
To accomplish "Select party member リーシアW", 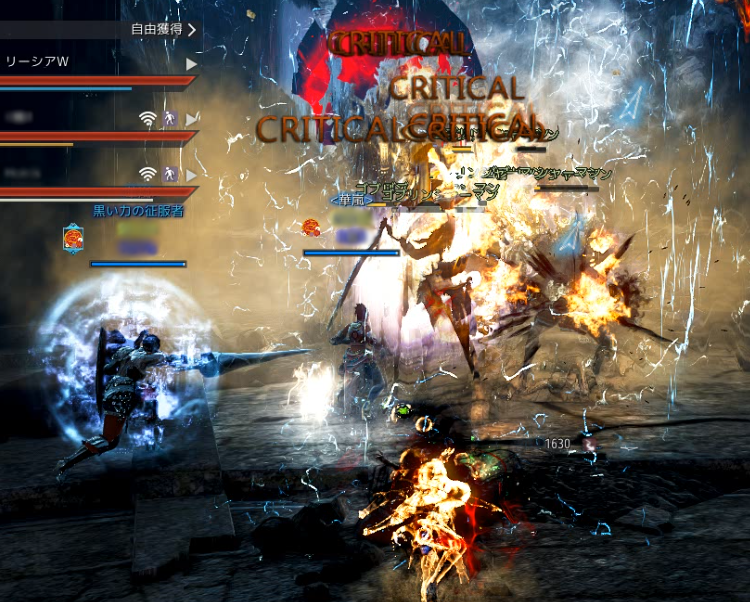I will point(38,62).
